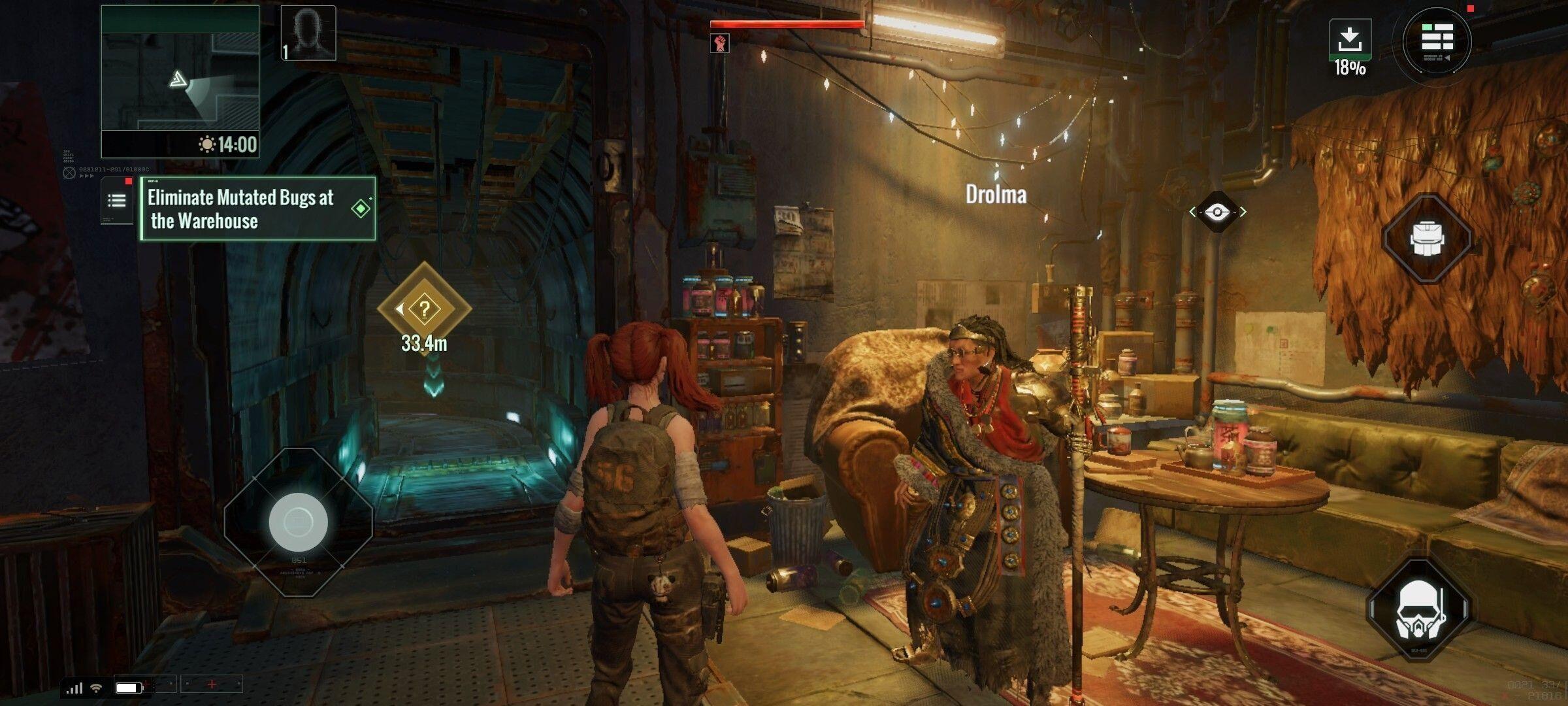Open the minimap in the corner
The image size is (1568, 706).
[180, 81]
